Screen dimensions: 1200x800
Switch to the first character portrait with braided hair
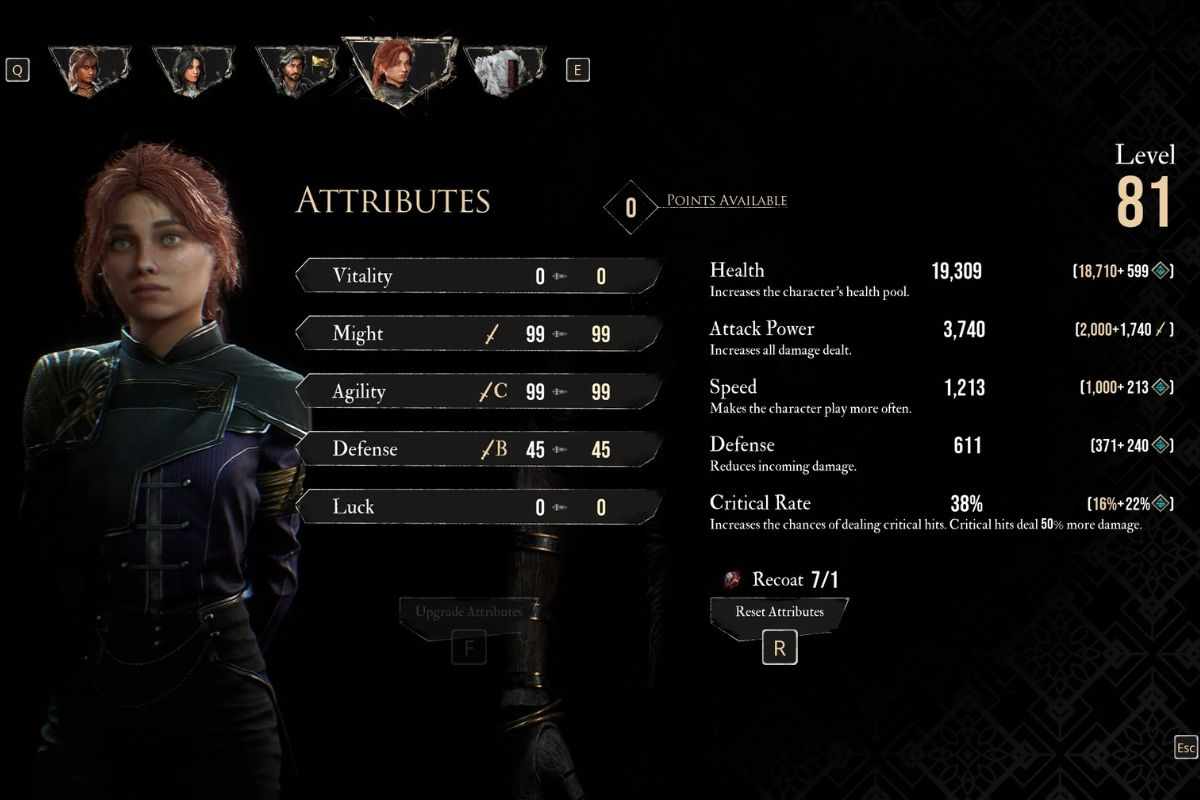(88, 69)
